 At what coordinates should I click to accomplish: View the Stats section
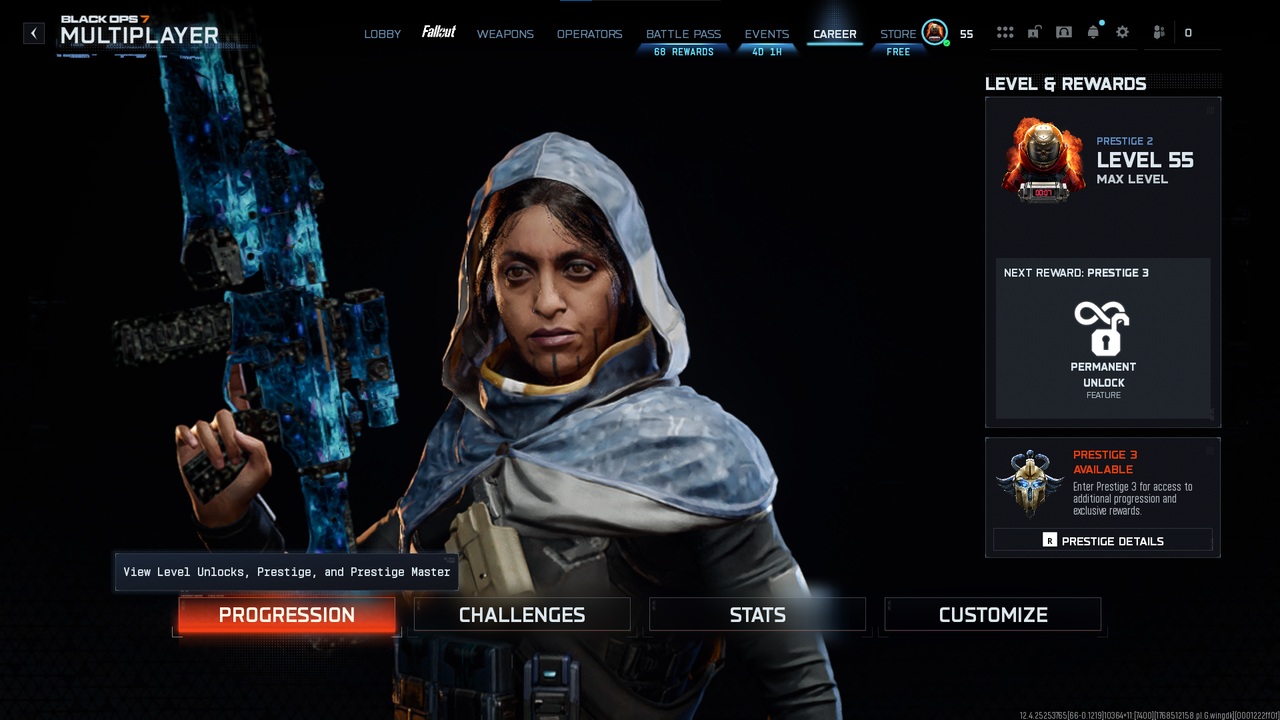point(757,615)
